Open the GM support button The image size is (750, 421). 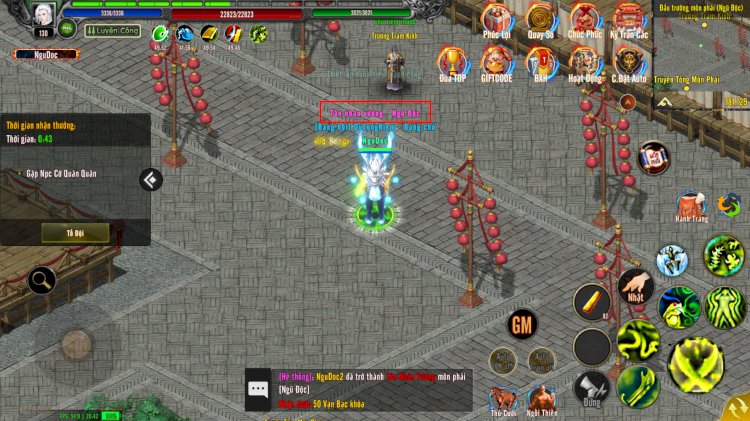(x=522, y=324)
